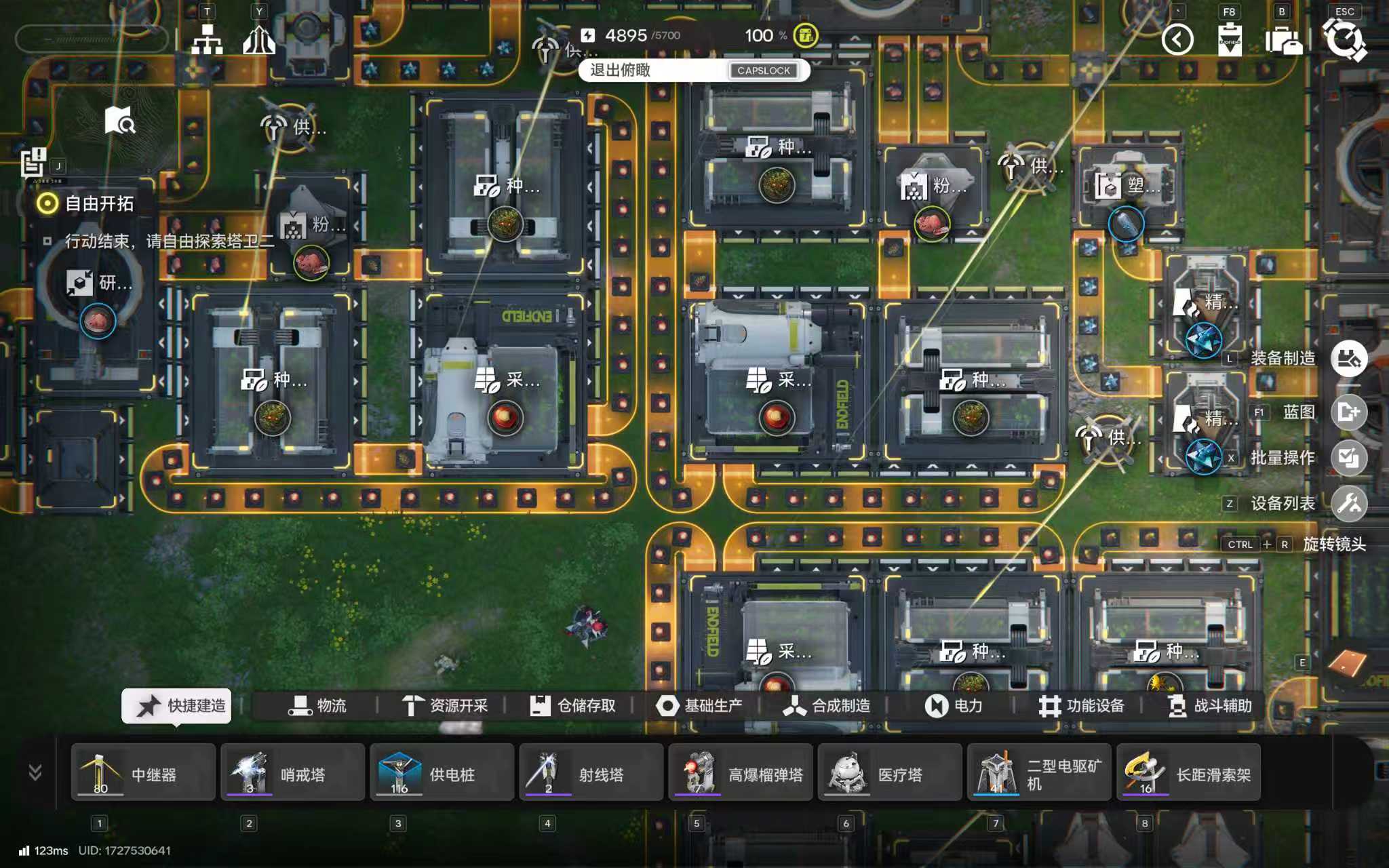The width and height of the screenshot is (1389, 868).
Task: Switch to the 基础生产 tab
Action: (x=699, y=706)
